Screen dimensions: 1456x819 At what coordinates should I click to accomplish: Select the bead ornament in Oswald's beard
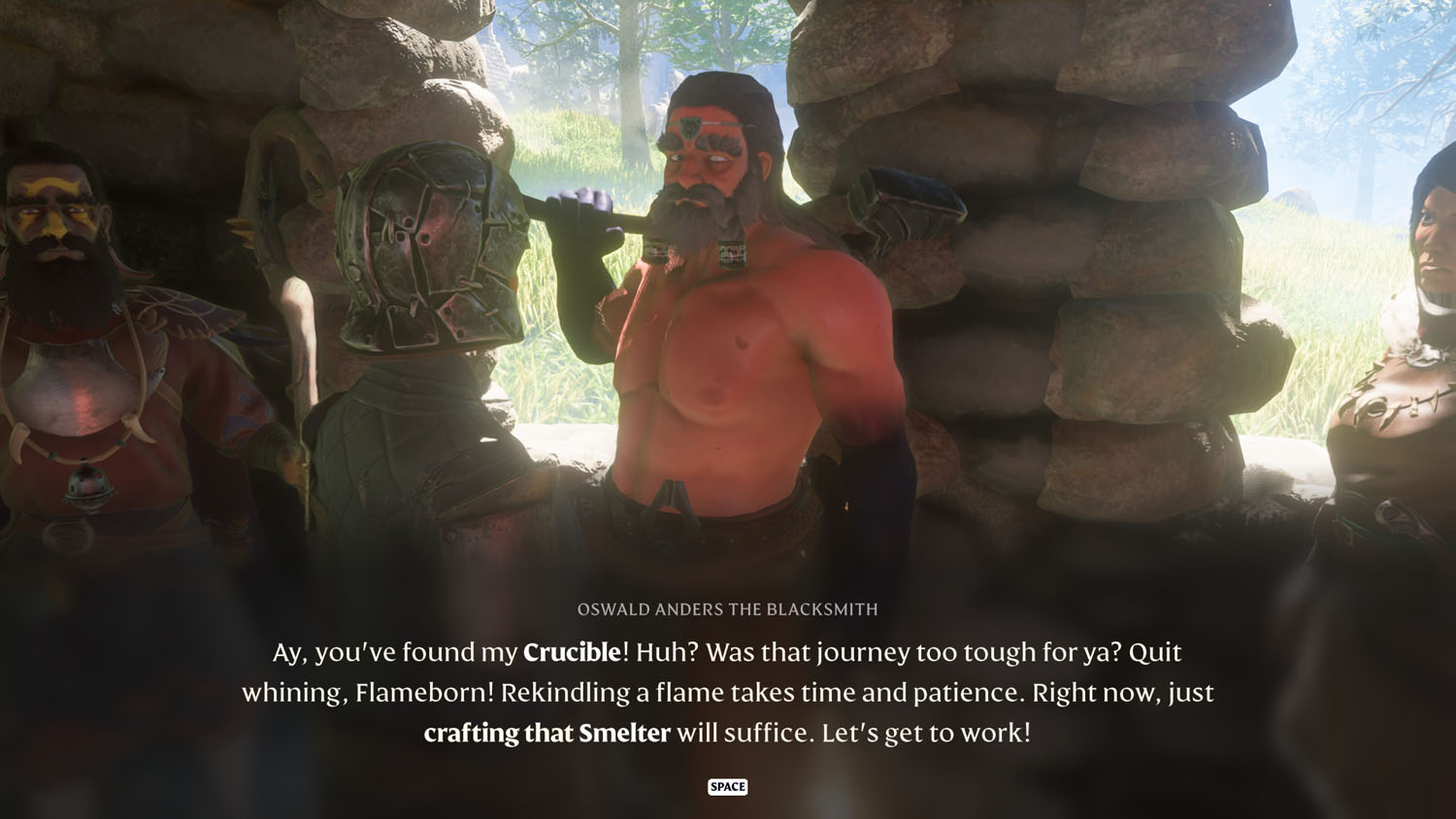730,252
